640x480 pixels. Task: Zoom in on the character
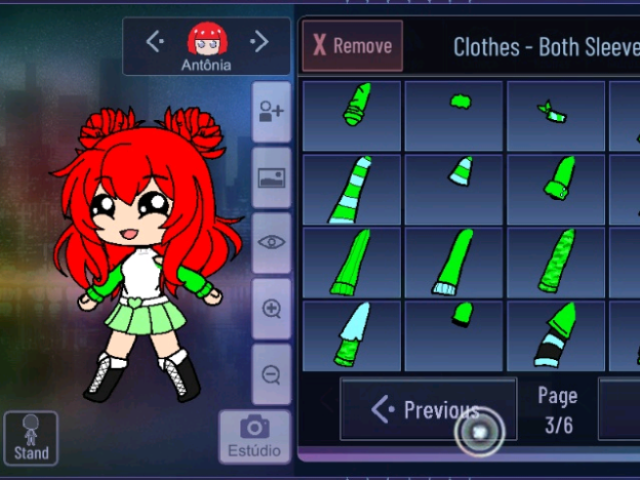[271, 308]
